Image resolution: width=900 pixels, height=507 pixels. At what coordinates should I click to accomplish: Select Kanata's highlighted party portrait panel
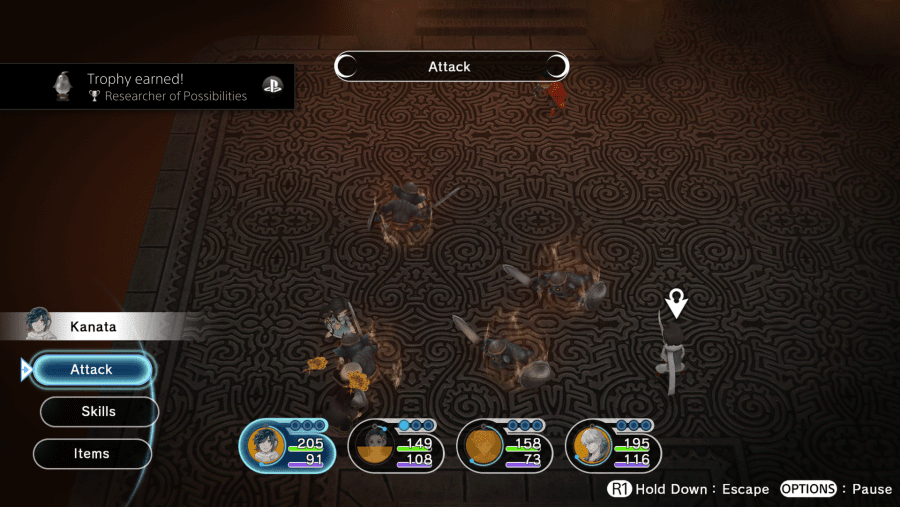(286, 446)
